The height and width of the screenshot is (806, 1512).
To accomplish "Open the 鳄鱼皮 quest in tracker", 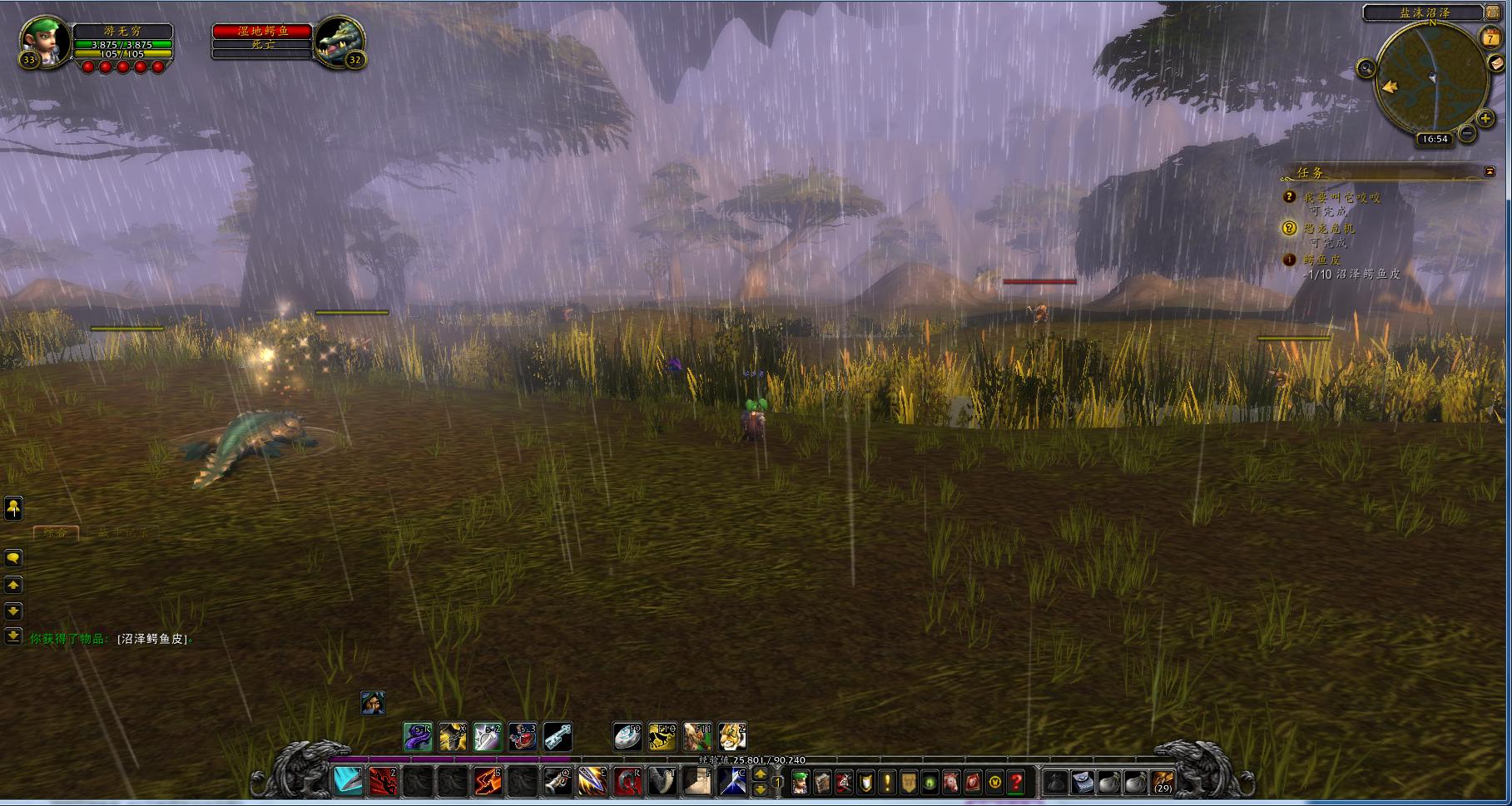I will click(x=1322, y=260).
